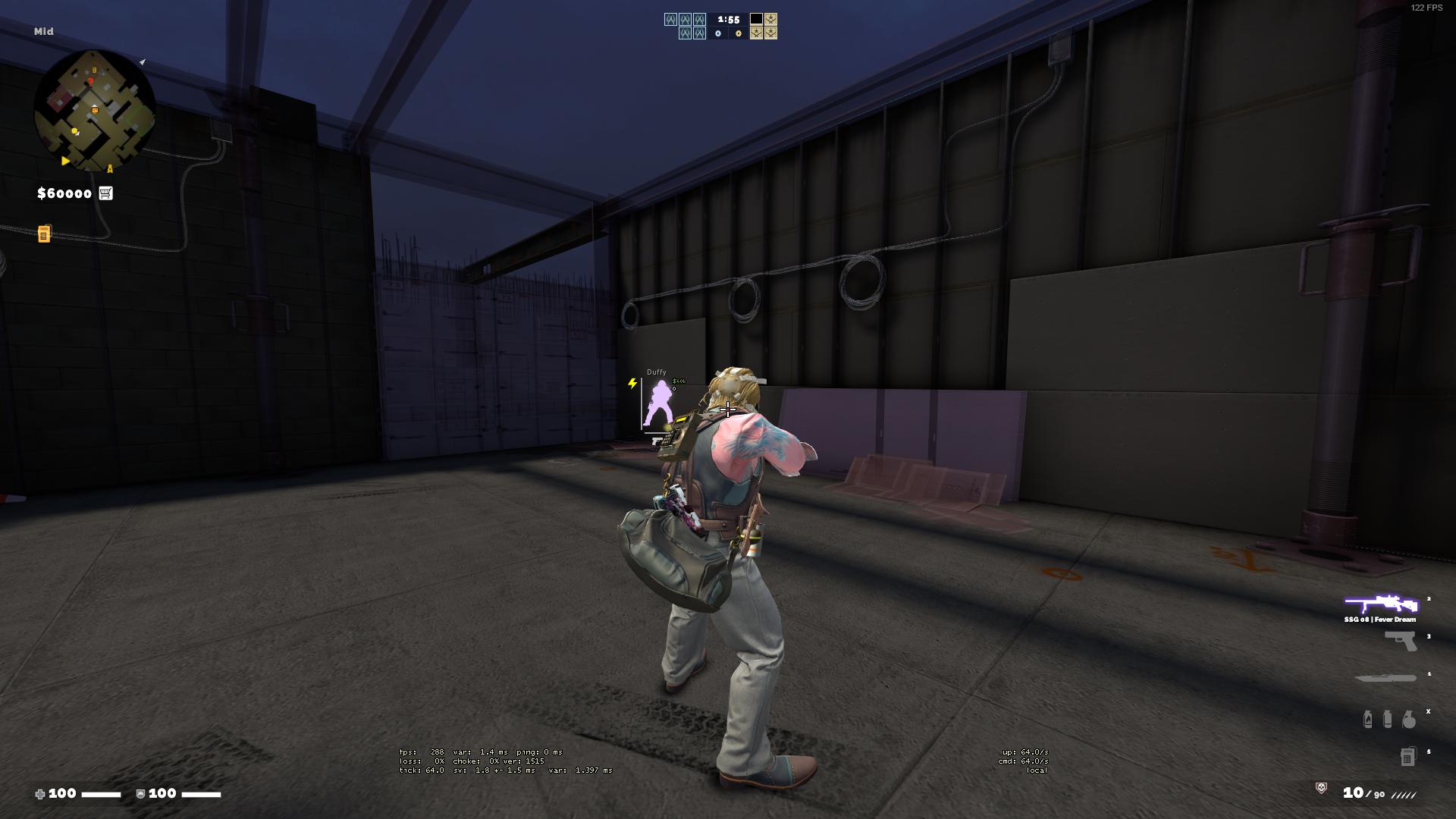
Task: Click the reserve ammo tally marks
Action: tap(1403, 794)
